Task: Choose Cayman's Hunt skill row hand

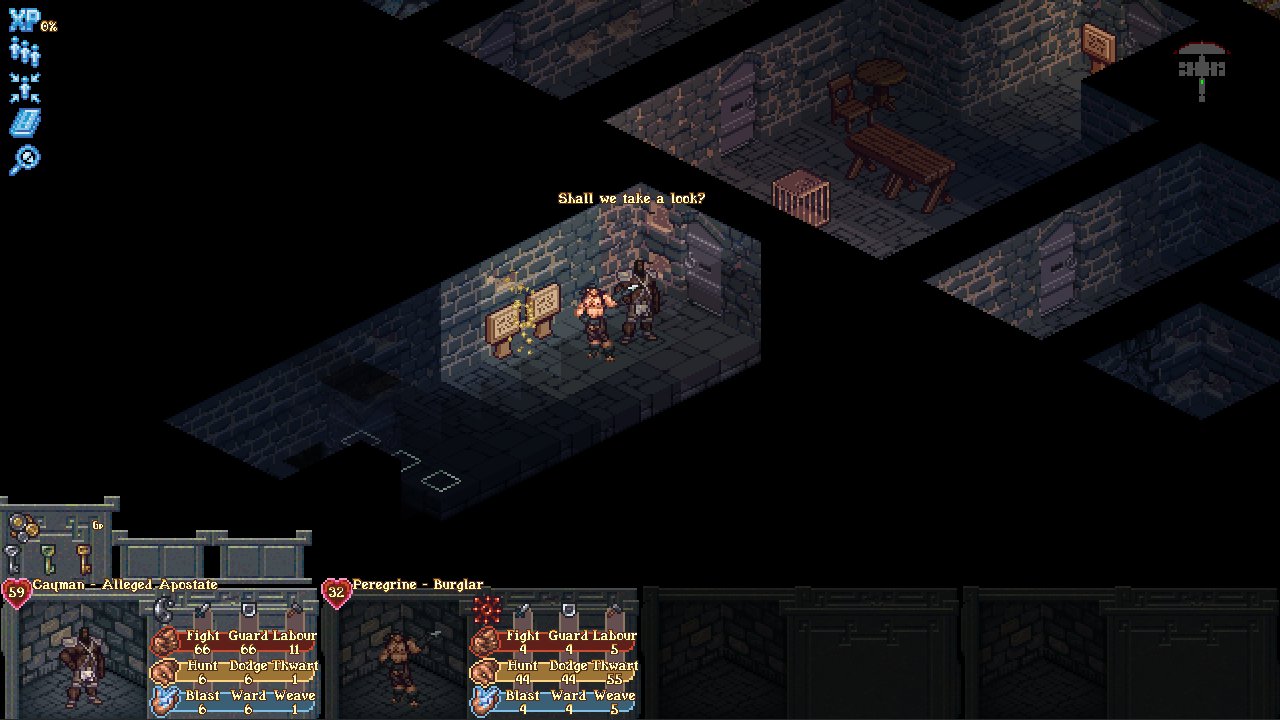Action: point(163,670)
